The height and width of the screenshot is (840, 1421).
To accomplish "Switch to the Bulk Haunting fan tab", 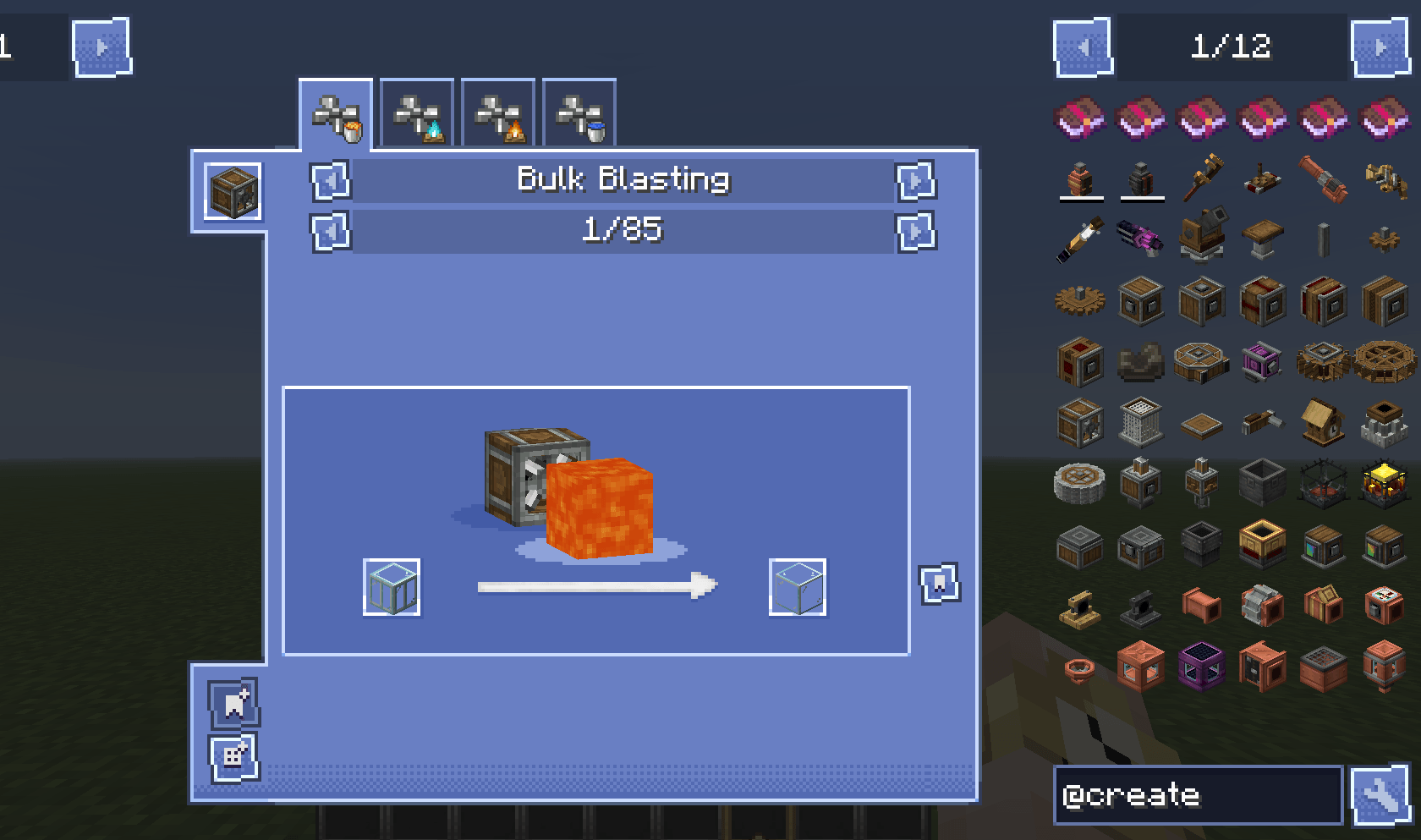I will (417, 113).
